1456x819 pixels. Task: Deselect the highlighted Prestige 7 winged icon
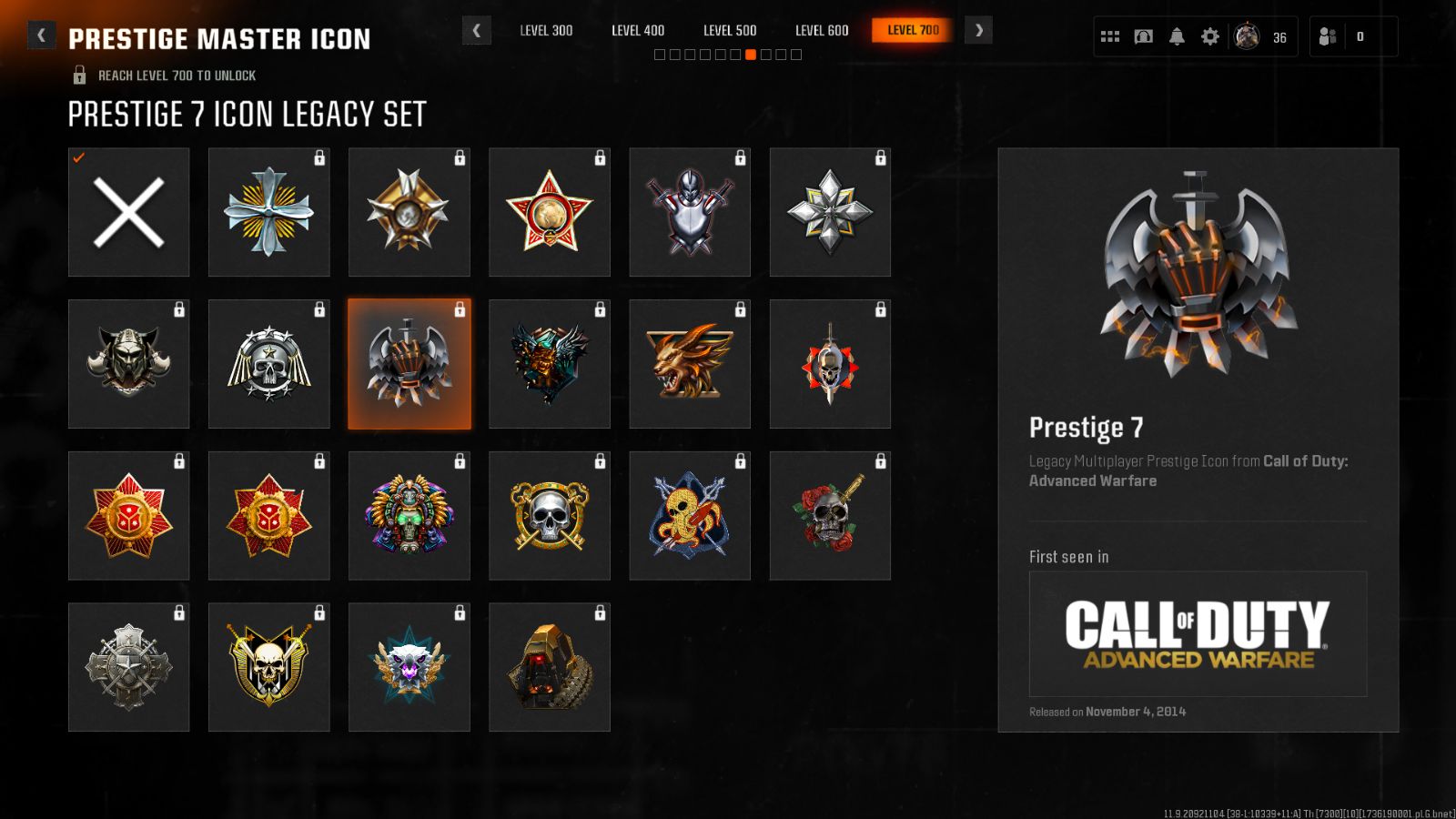[x=409, y=363]
